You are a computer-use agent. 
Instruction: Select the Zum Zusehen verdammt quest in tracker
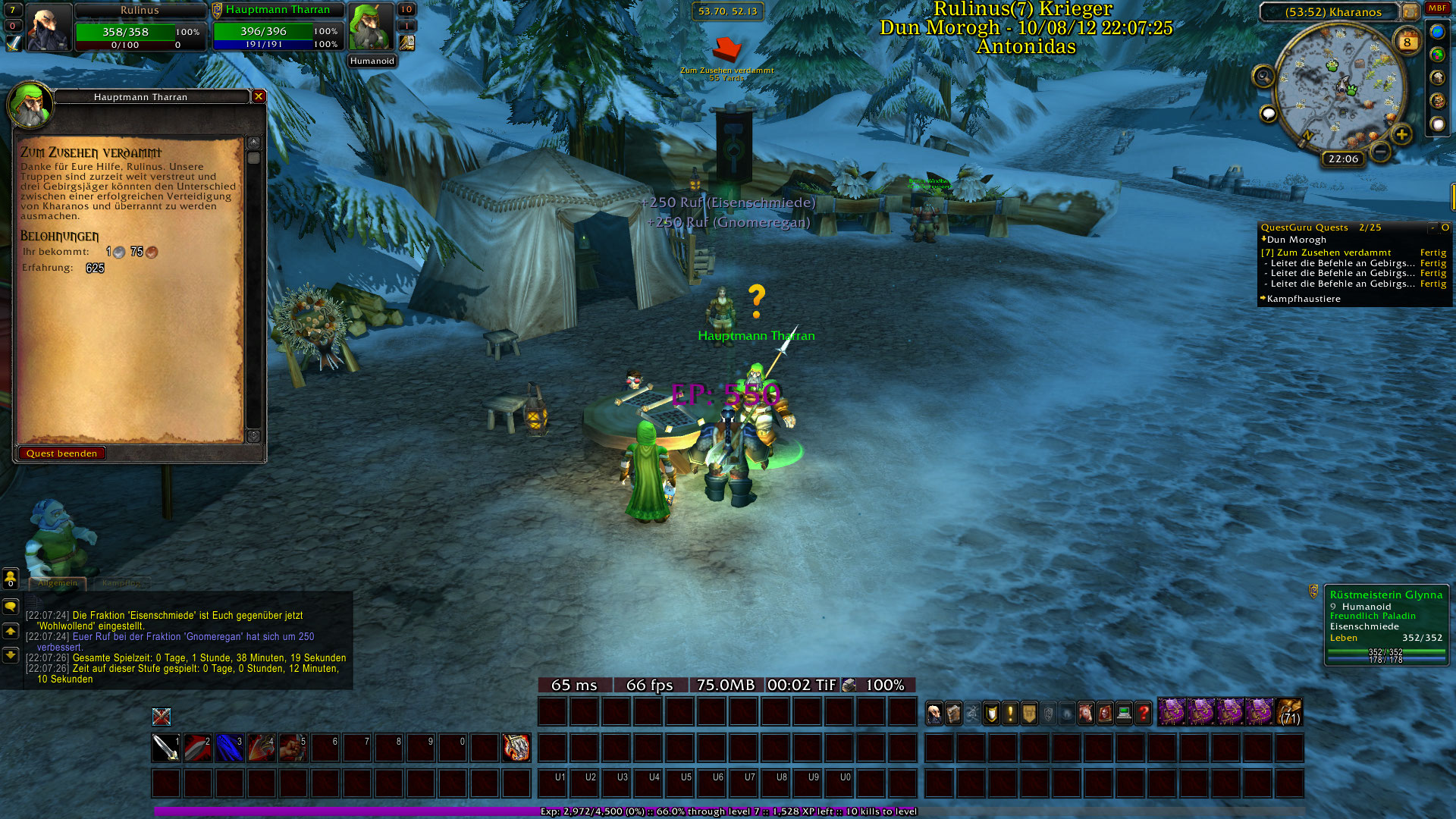tap(1333, 253)
